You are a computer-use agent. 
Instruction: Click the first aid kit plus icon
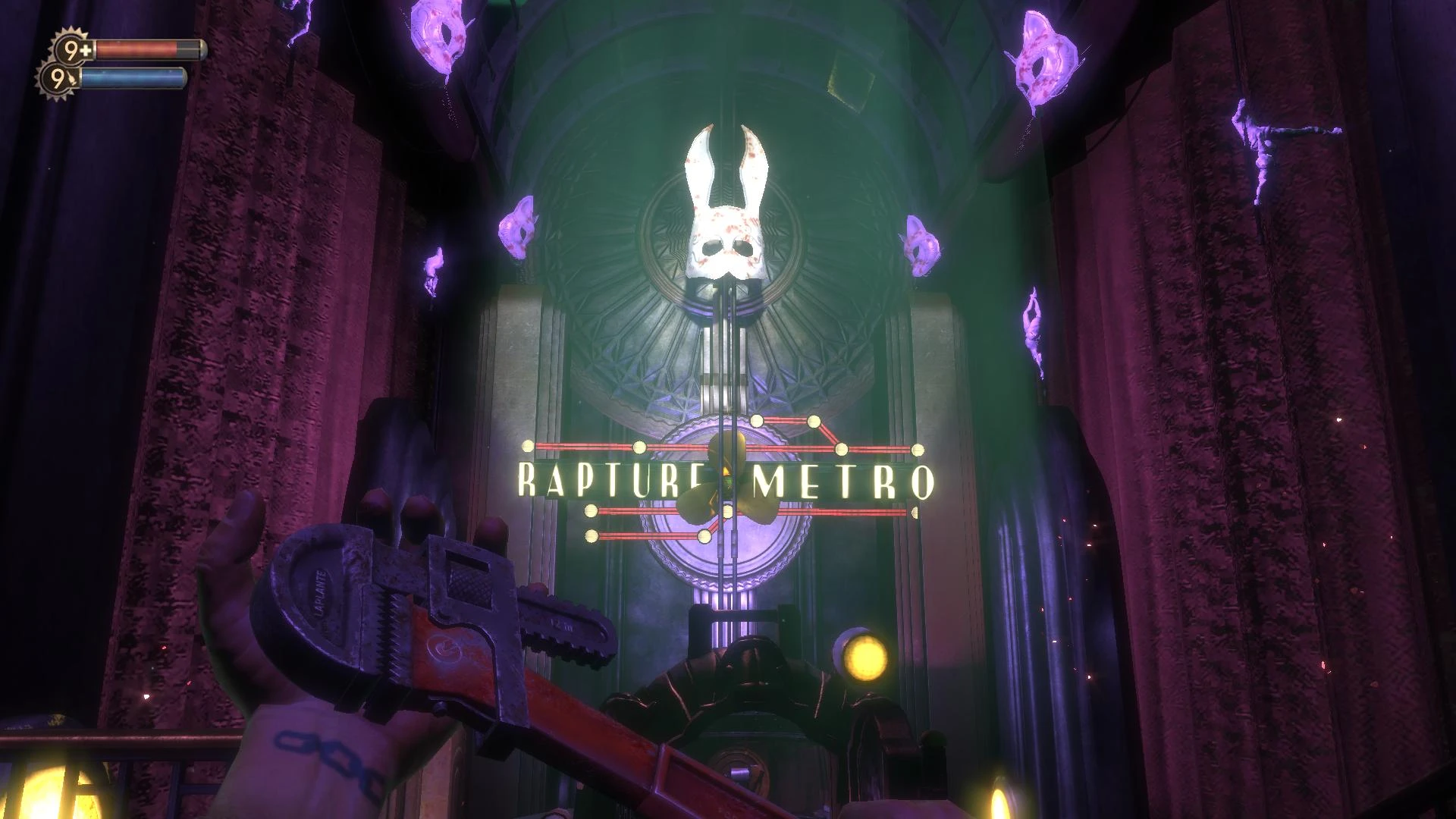click(x=85, y=49)
